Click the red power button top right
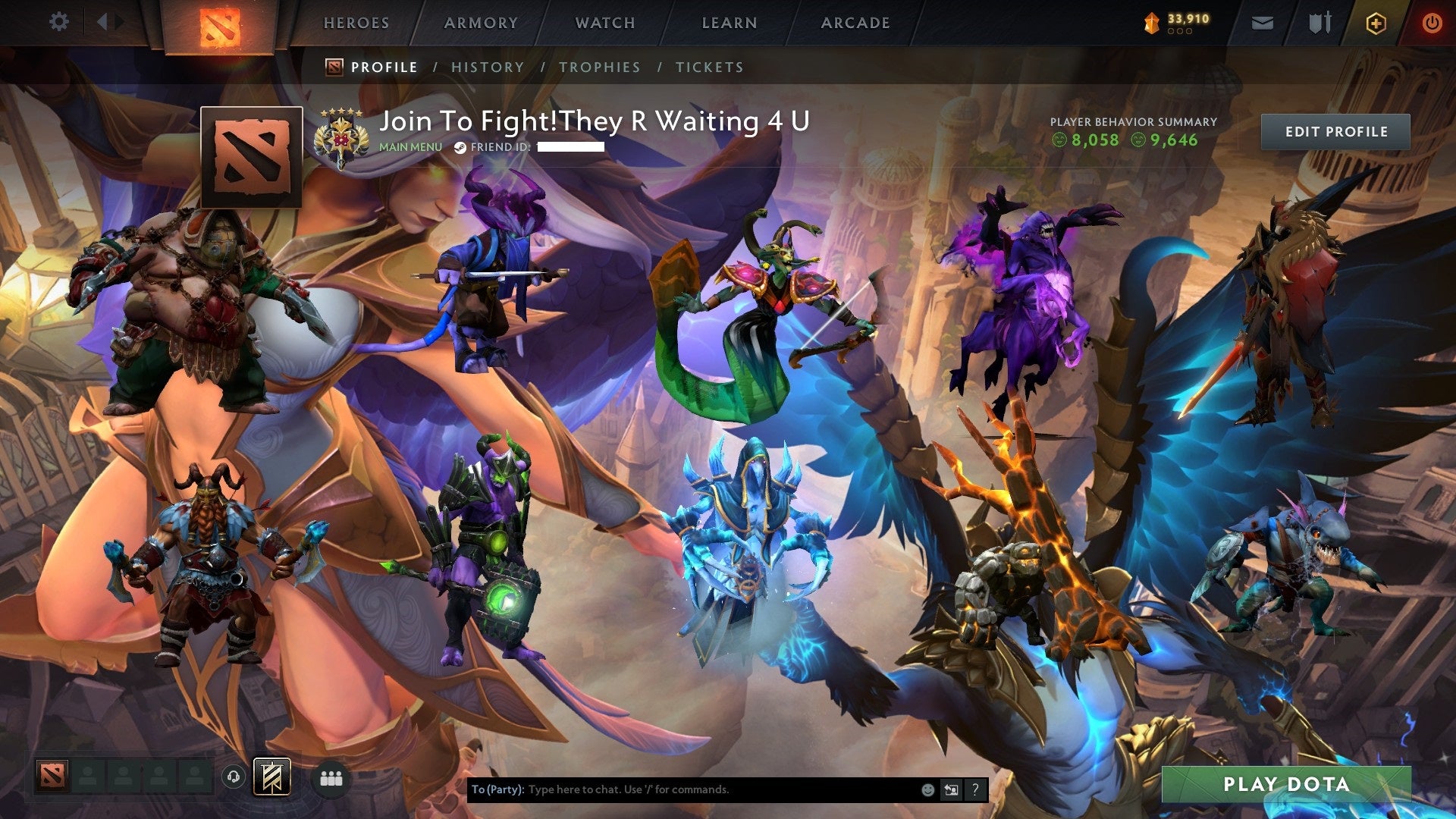Viewport: 1456px width, 819px height. 1432,23
